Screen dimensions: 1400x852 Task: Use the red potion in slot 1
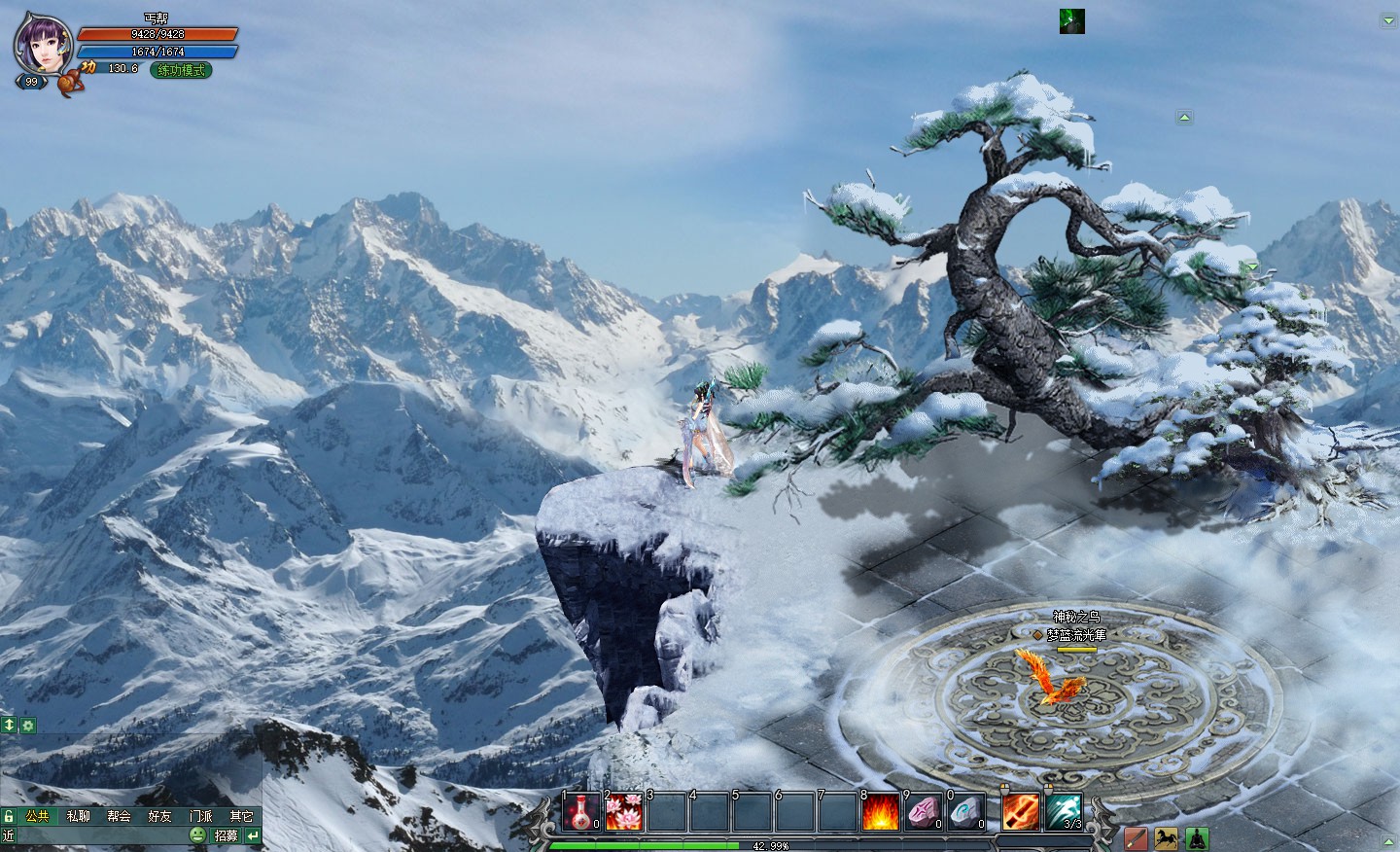(582, 812)
